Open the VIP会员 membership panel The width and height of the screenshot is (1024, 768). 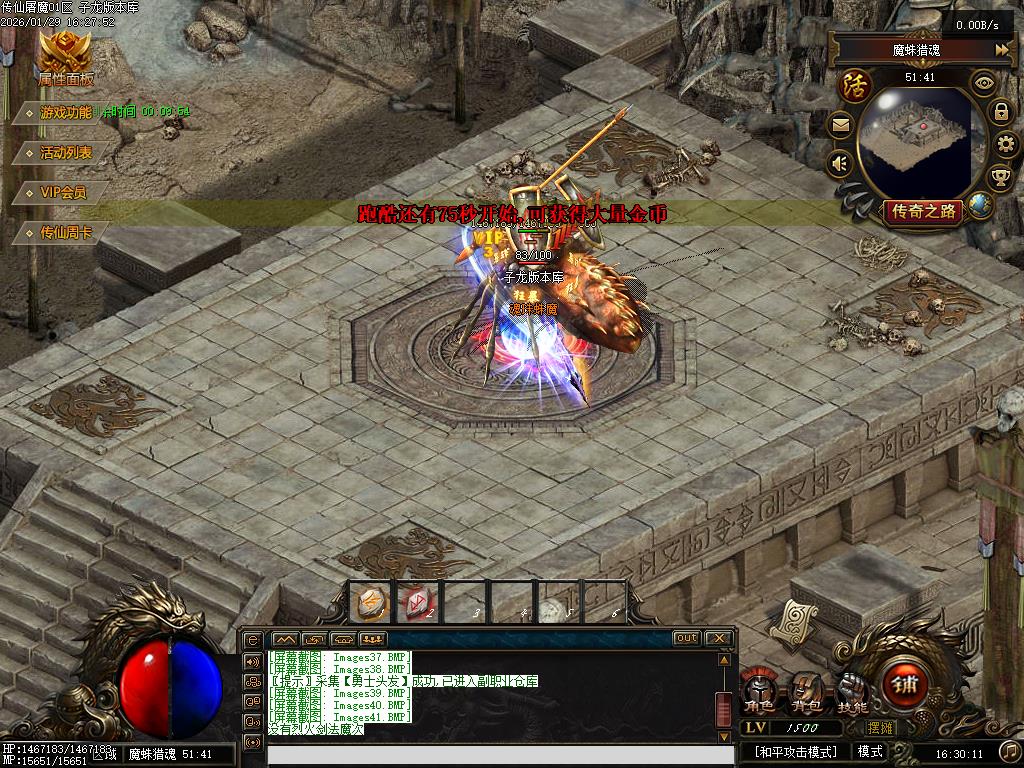(x=62, y=192)
